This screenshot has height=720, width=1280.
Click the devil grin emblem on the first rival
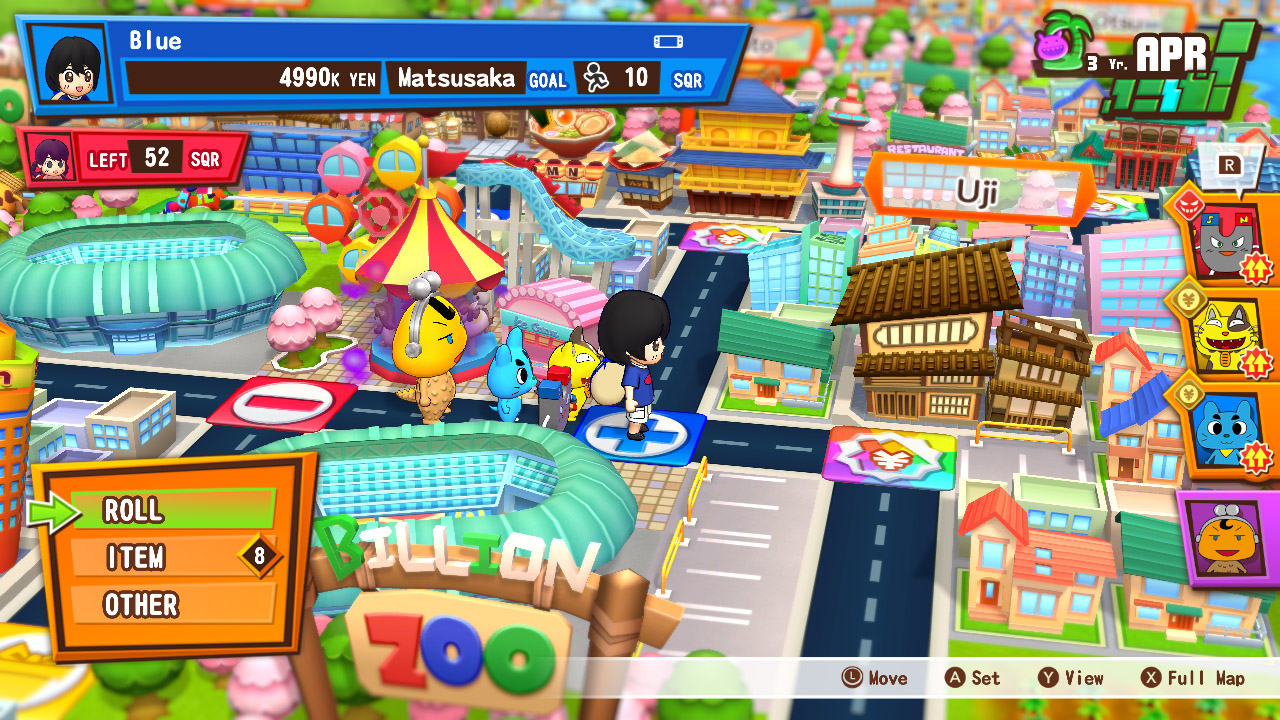1188,201
